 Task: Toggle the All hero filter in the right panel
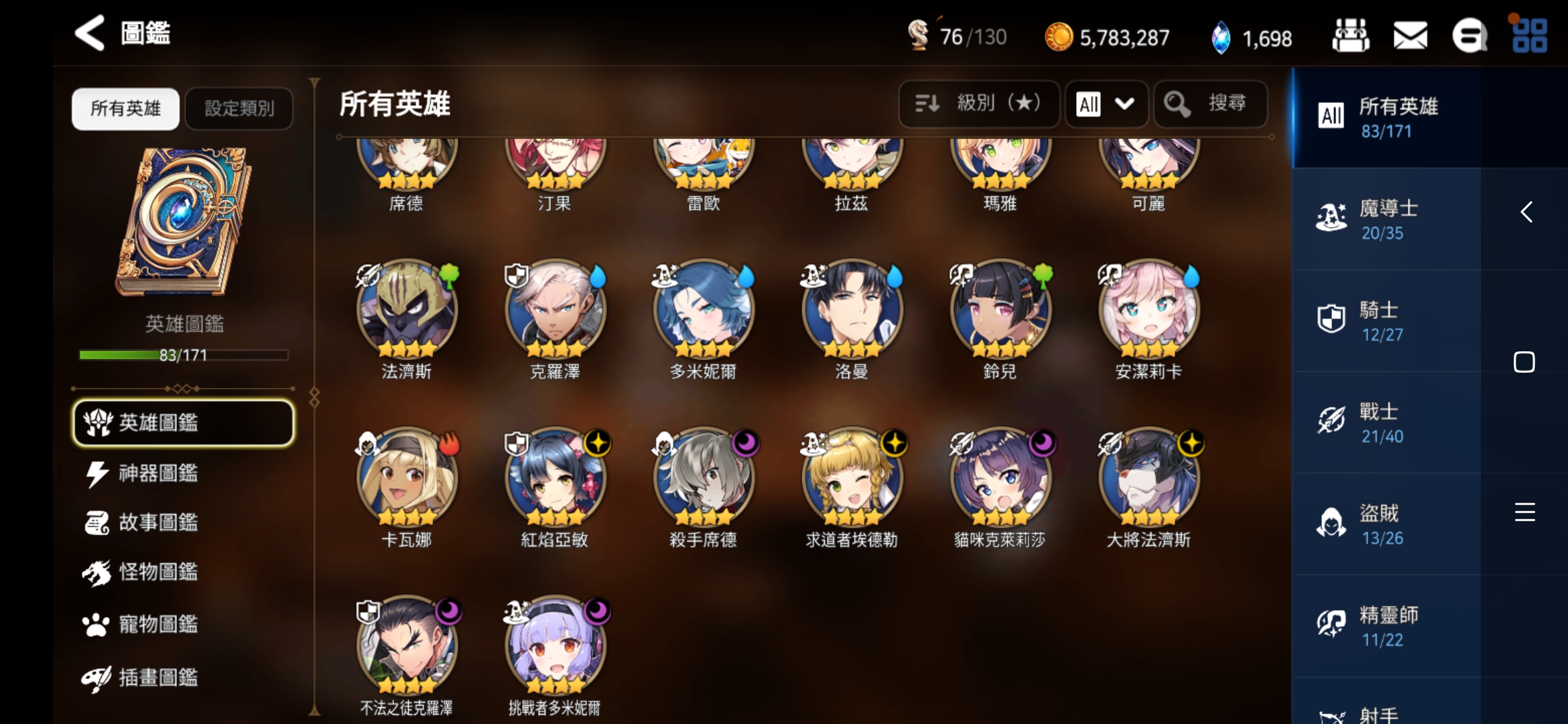pyautogui.click(x=1331, y=115)
